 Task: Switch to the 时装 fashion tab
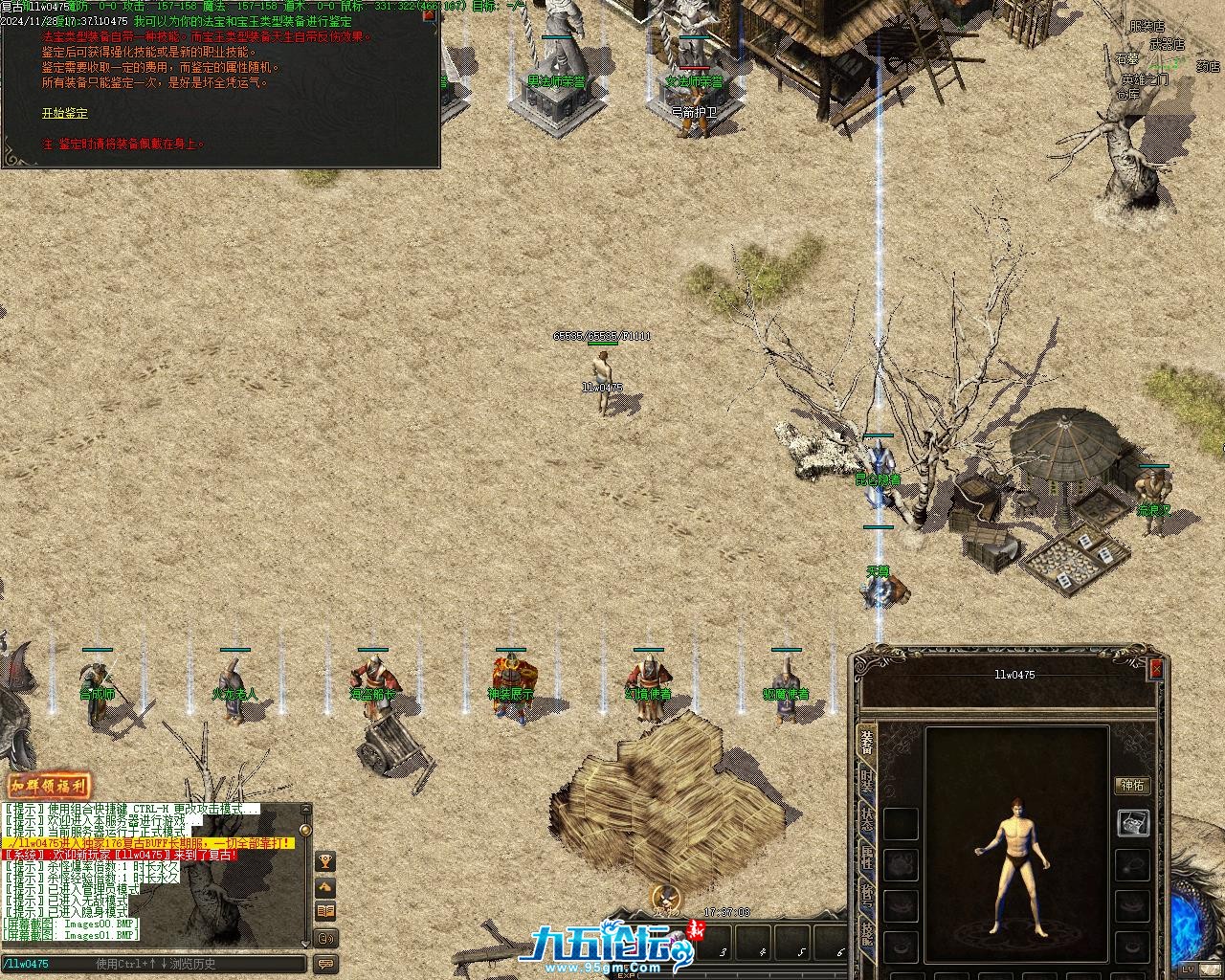coord(867,781)
